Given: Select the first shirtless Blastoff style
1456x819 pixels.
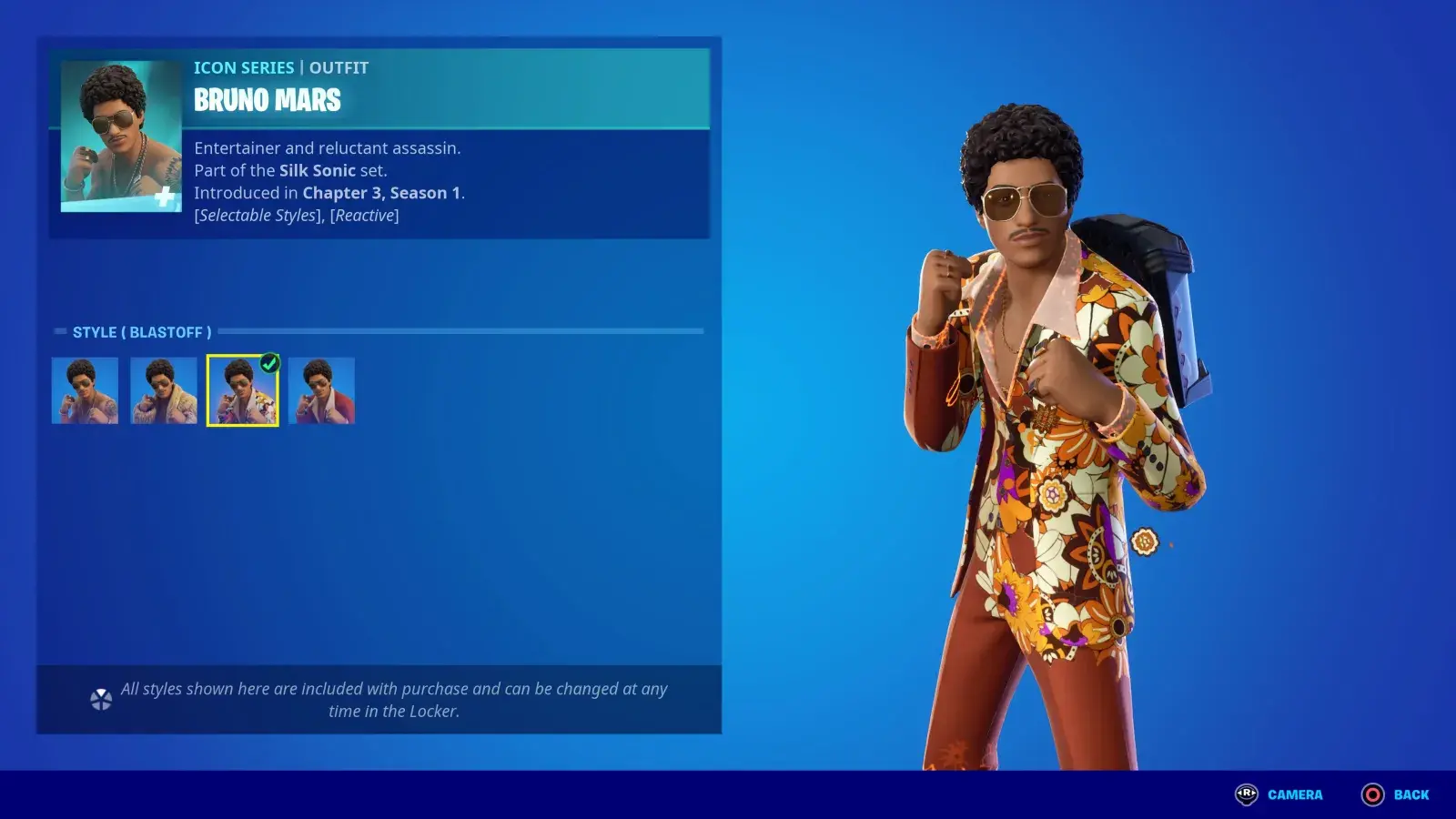Looking at the screenshot, I should pos(85,391).
